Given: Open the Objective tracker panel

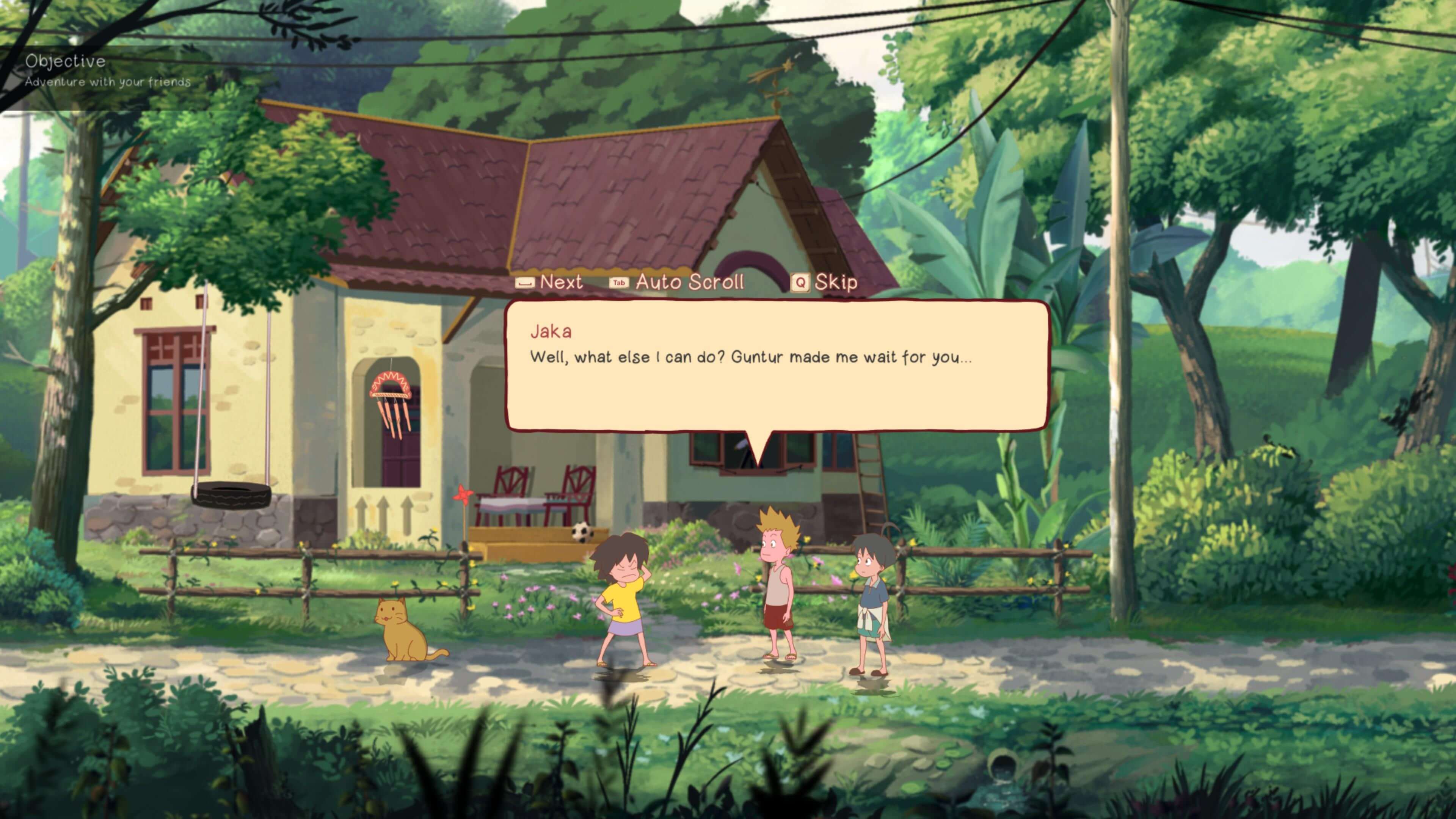Looking at the screenshot, I should coord(66,61).
